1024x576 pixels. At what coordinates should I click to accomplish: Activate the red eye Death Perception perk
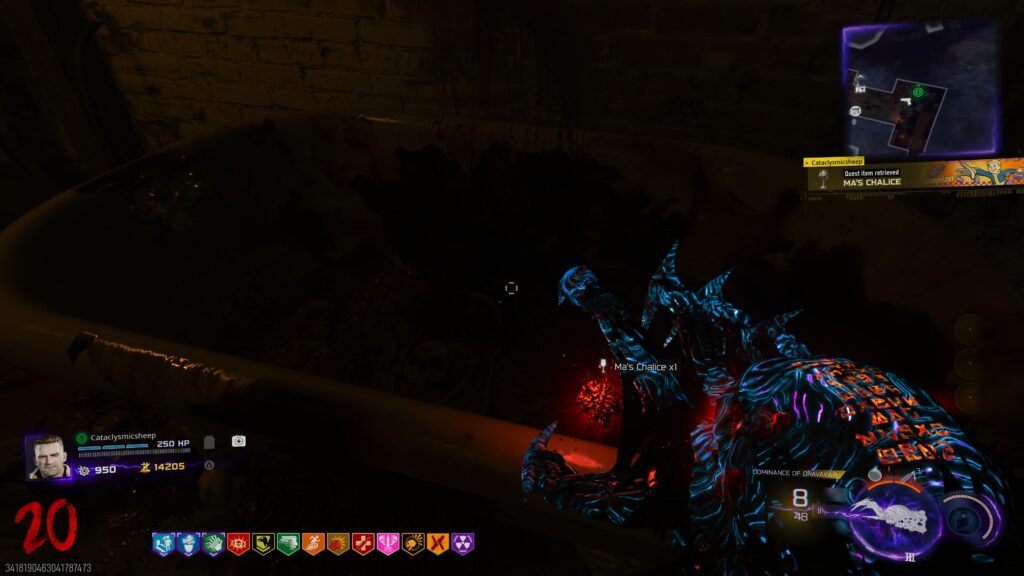pyautogui.click(x=238, y=543)
